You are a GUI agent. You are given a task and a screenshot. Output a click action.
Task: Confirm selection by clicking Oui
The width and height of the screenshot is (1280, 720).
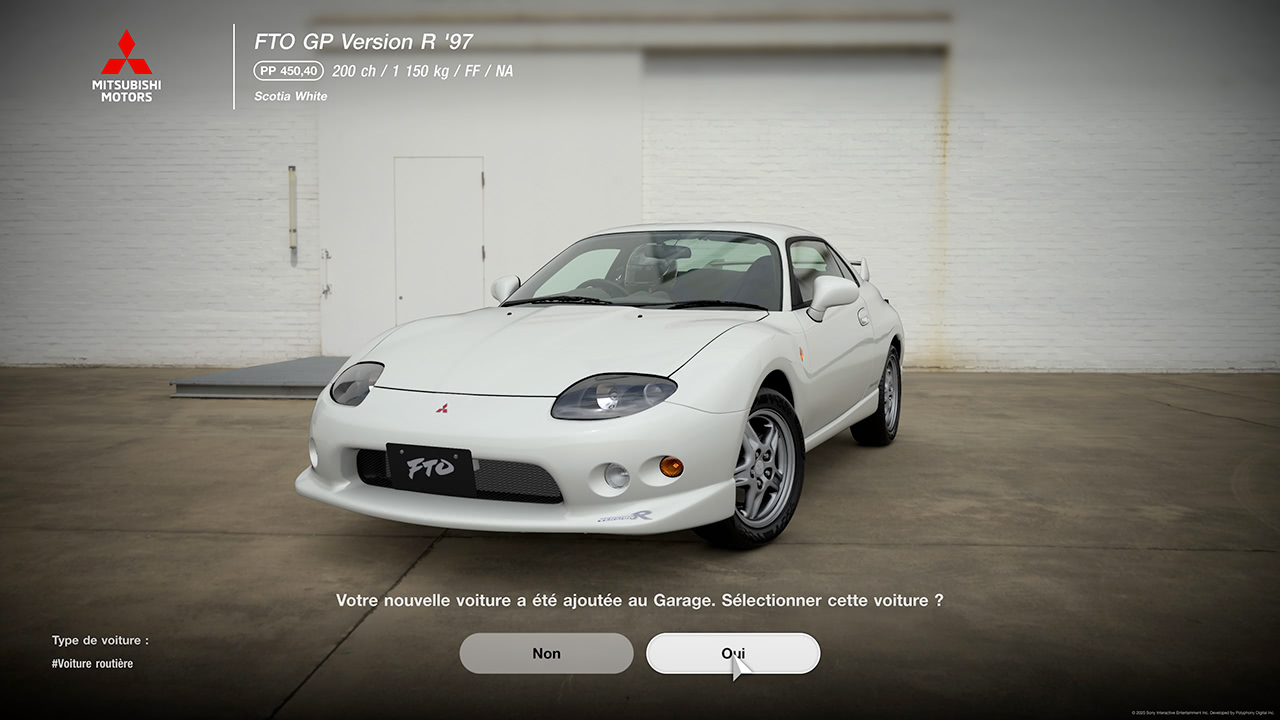tap(735, 652)
